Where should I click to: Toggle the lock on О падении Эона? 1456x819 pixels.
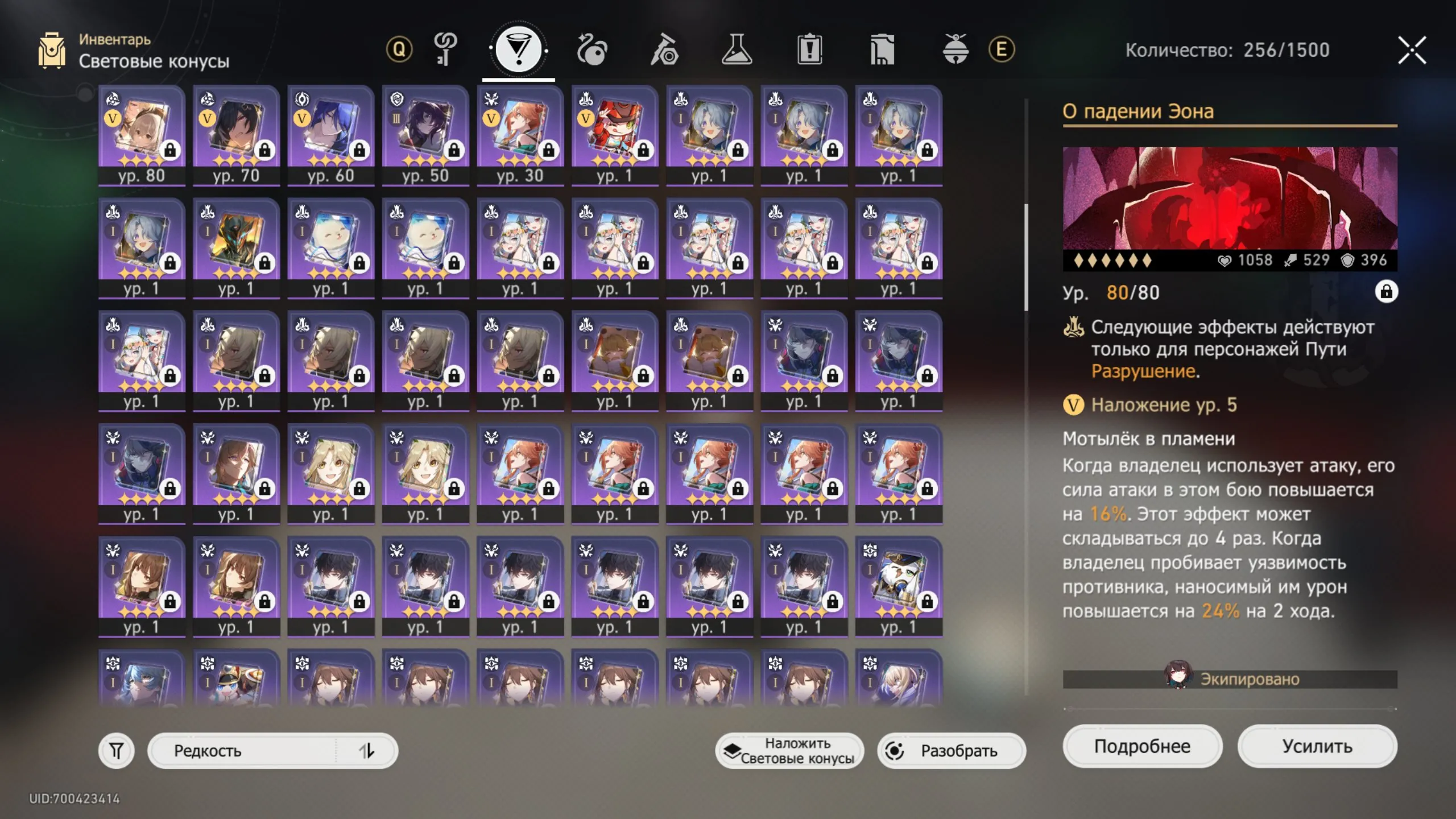pyautogui.click(x=1386, y=292)
